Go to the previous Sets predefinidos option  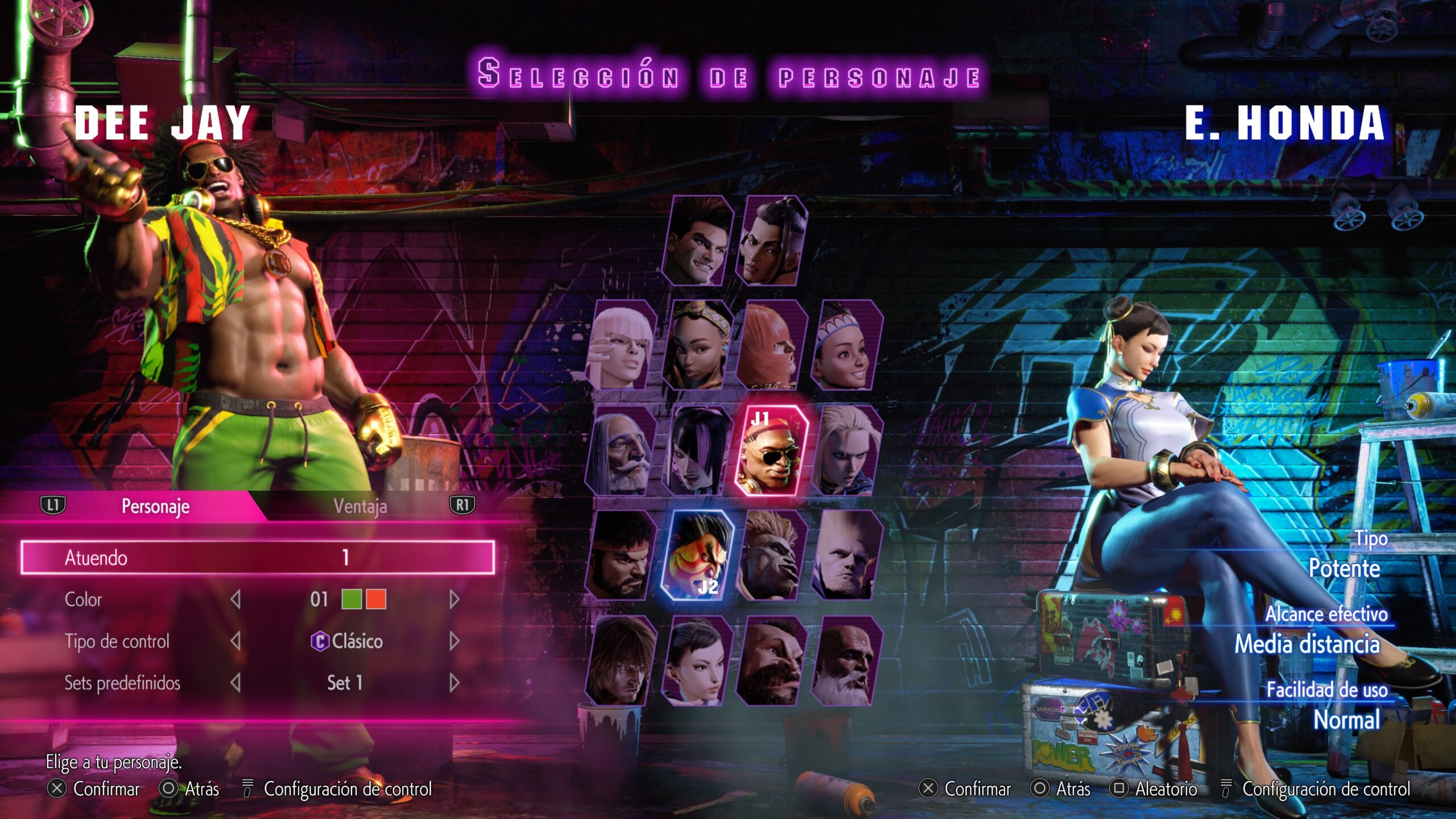coord(235,682)
